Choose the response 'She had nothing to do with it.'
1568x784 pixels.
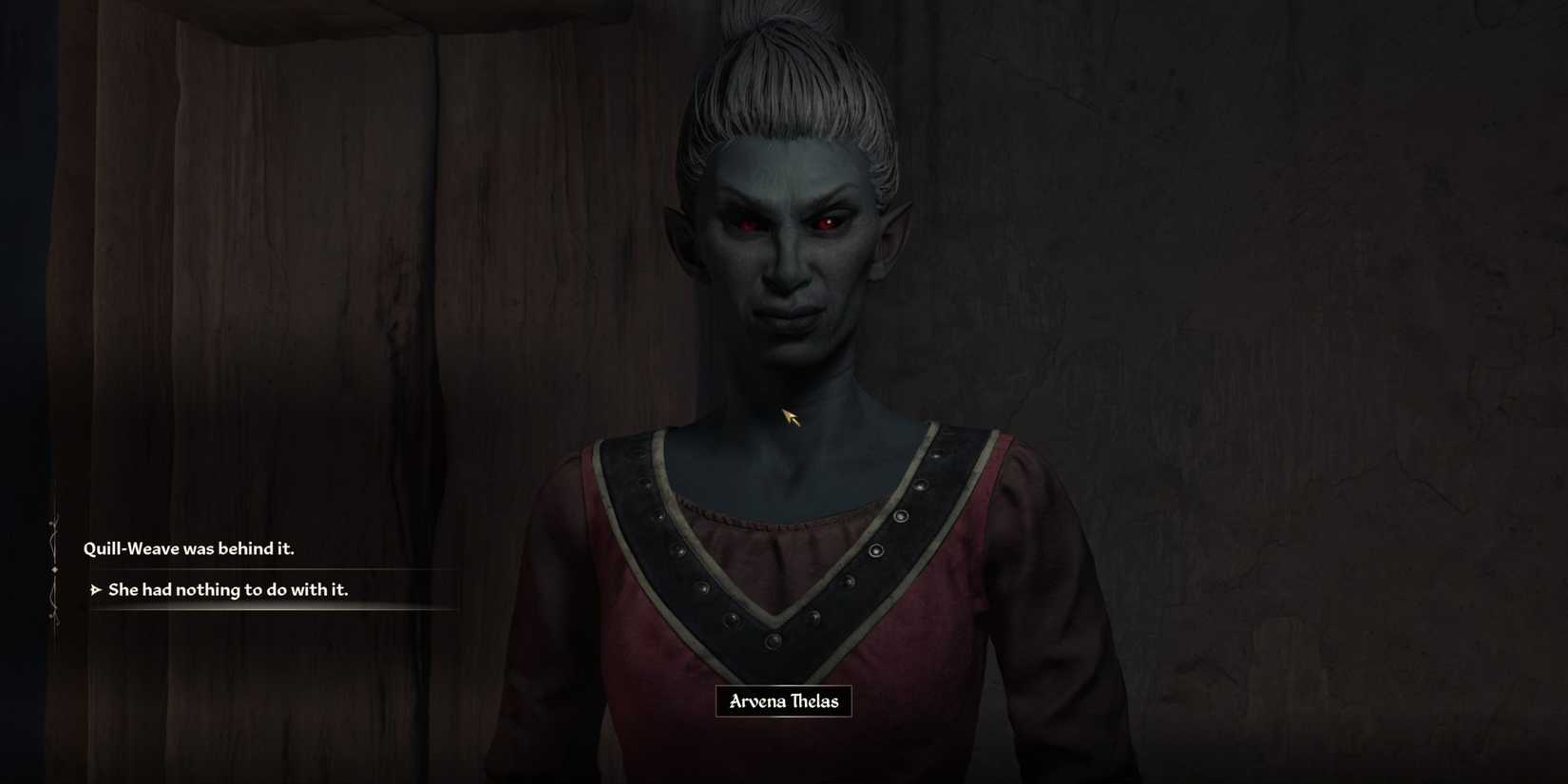(233, 589)
